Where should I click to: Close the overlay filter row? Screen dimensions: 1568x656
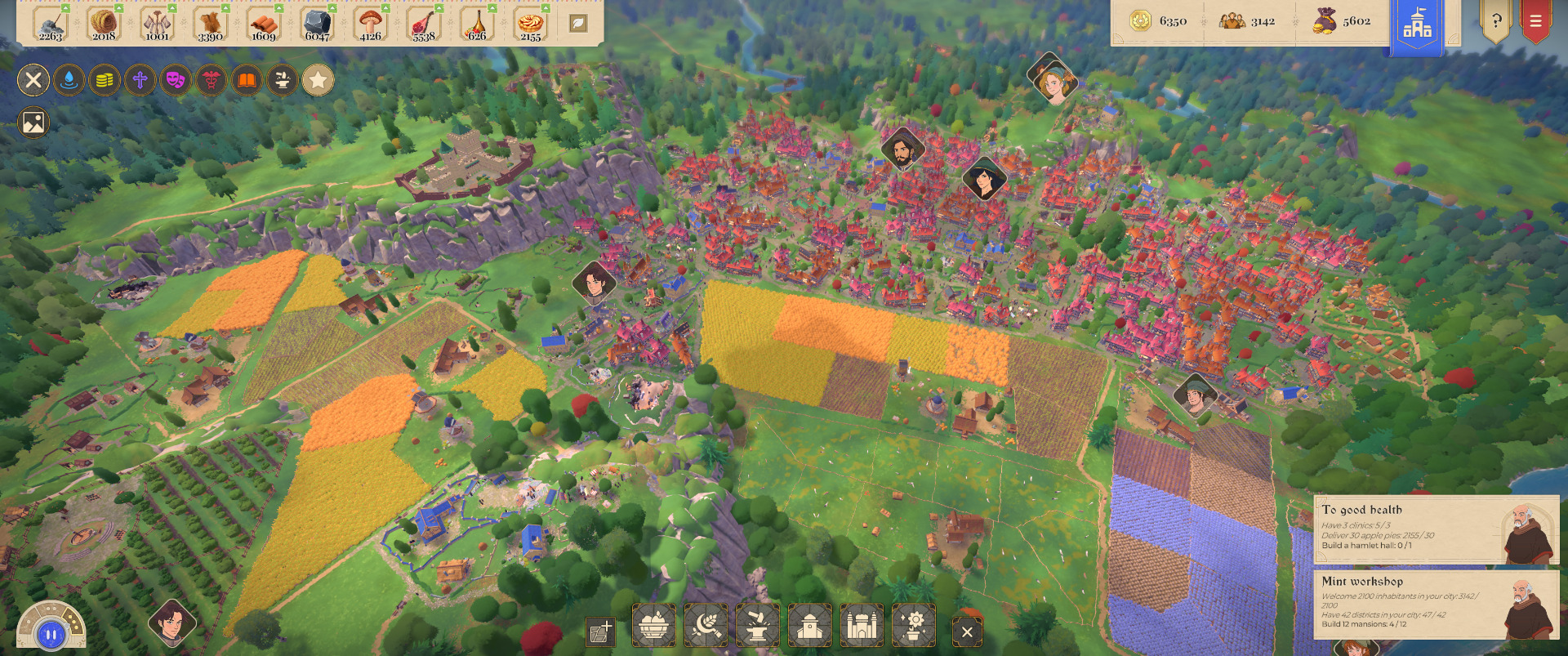(33, 80)
